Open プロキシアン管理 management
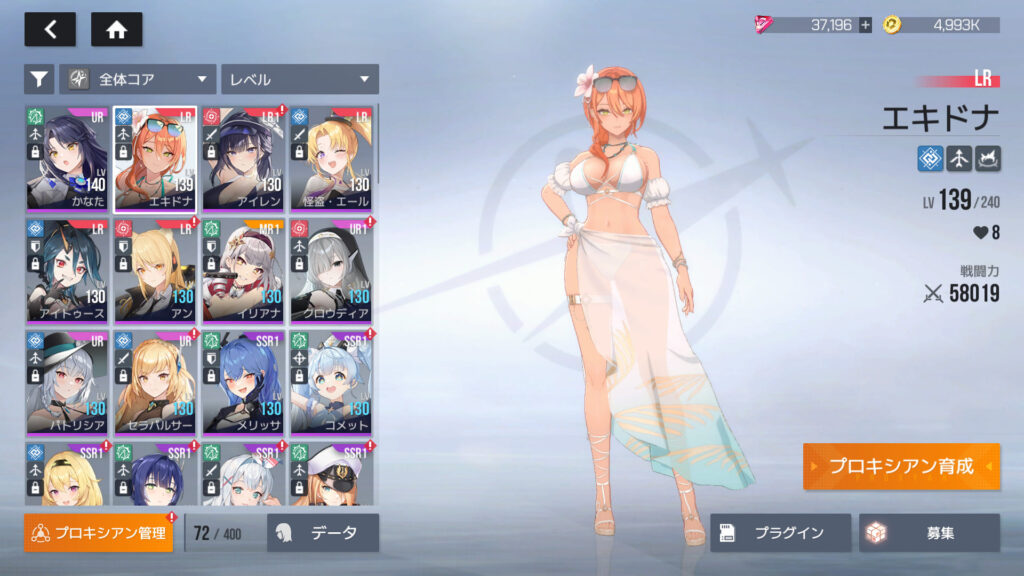 tap(98, 533)
